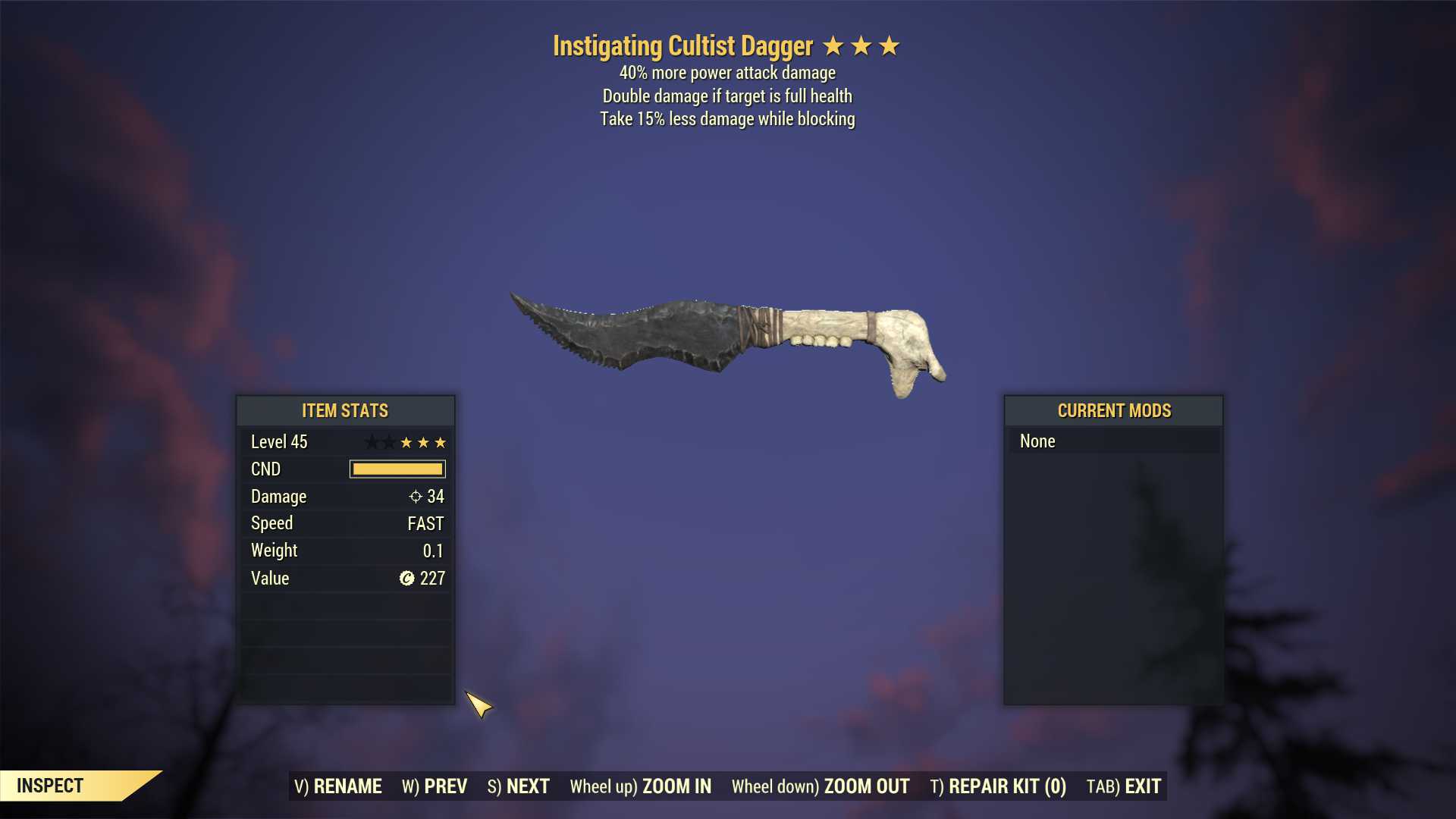
Task: Click the first gold star in item title
Action: click(833, 45)
